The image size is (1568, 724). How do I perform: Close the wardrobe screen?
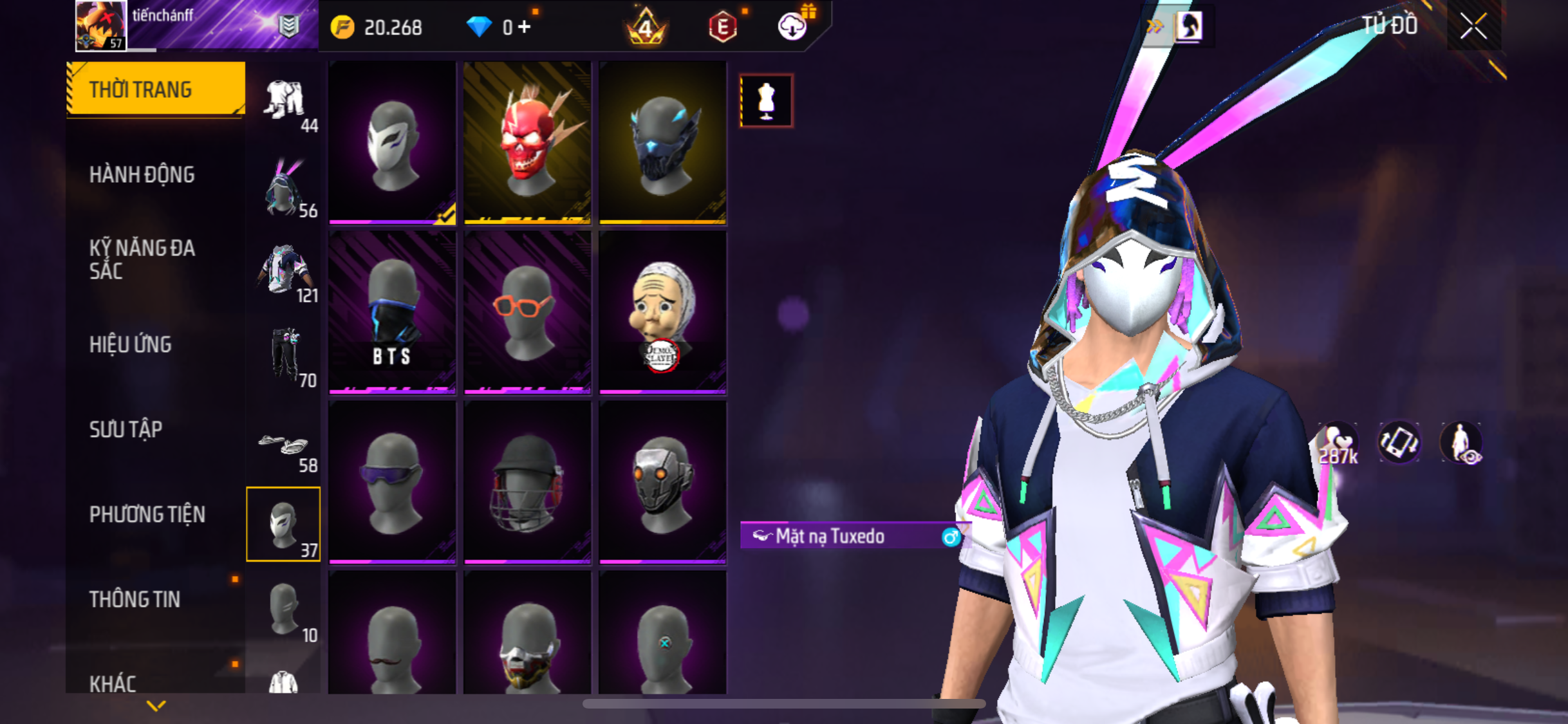click(x=1473, y=27)
